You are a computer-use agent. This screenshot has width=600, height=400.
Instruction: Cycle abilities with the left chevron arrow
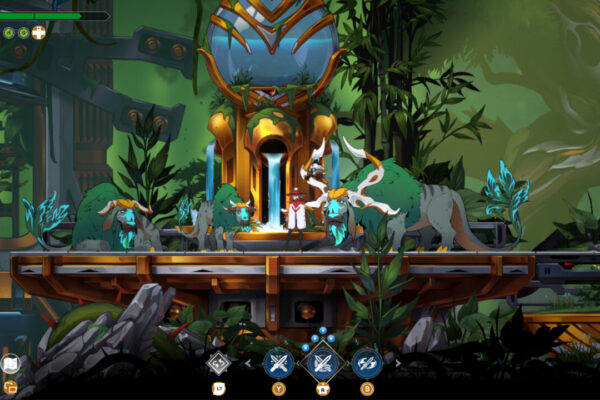pyautogui.click(x=248, y=364)
